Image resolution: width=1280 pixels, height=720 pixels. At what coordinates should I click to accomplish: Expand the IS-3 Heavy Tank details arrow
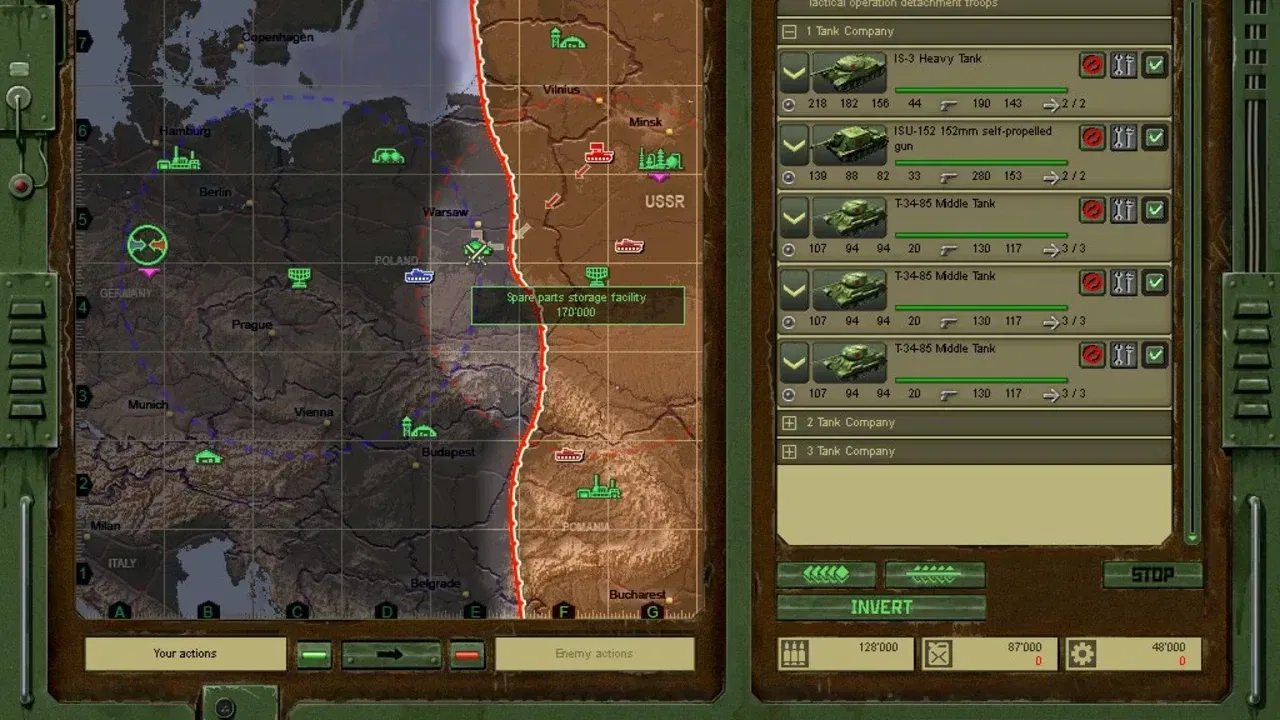point(794,73)
